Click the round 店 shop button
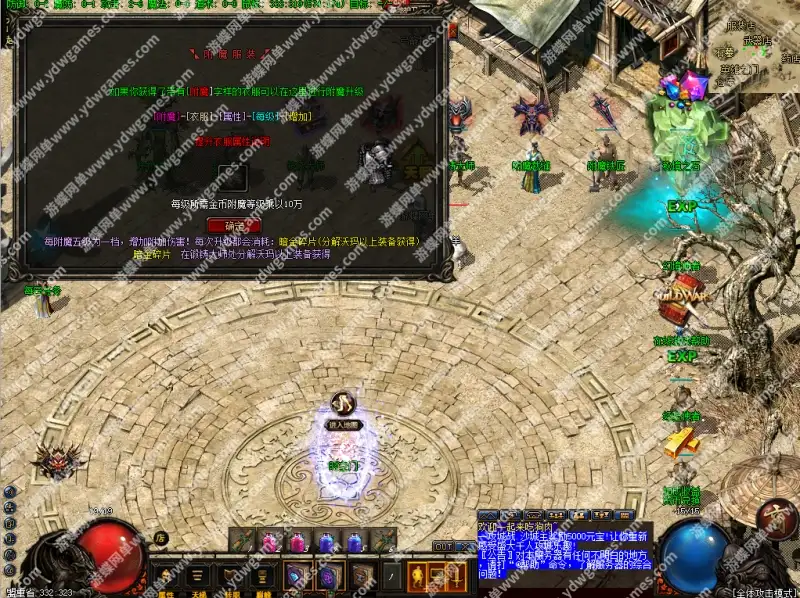Viewport: 800px width, 598px height. pos(160,537)
